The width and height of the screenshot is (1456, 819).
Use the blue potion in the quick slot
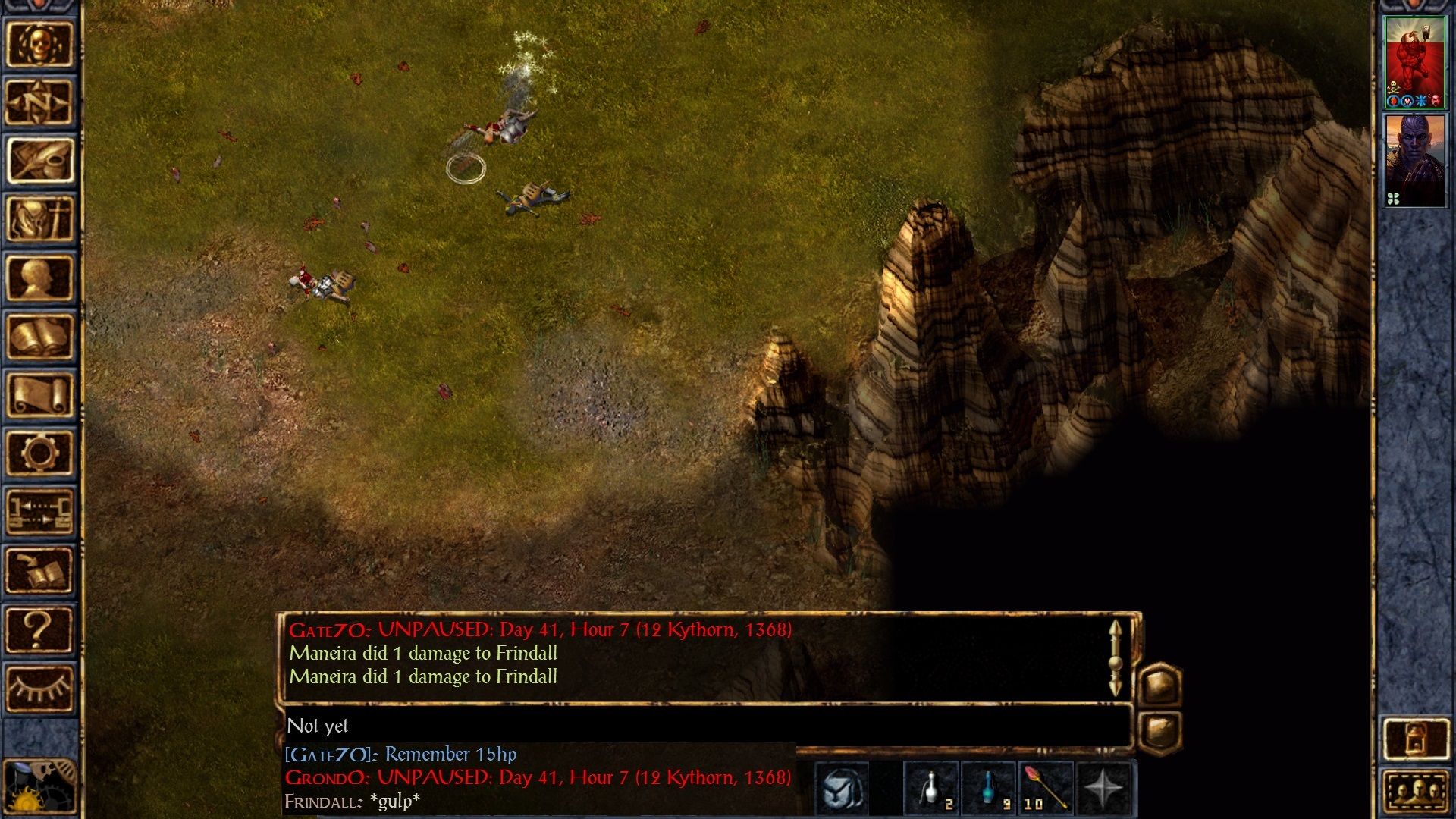coord(989,789)
